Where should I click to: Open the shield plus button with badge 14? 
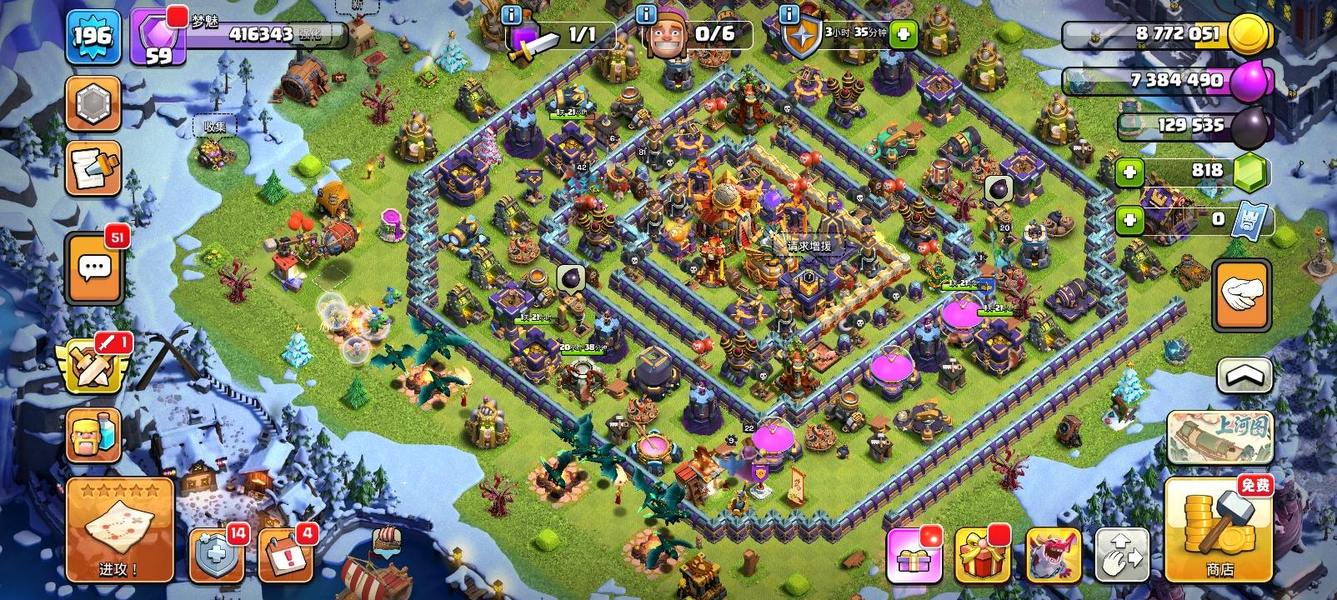[x=216, y=555]
